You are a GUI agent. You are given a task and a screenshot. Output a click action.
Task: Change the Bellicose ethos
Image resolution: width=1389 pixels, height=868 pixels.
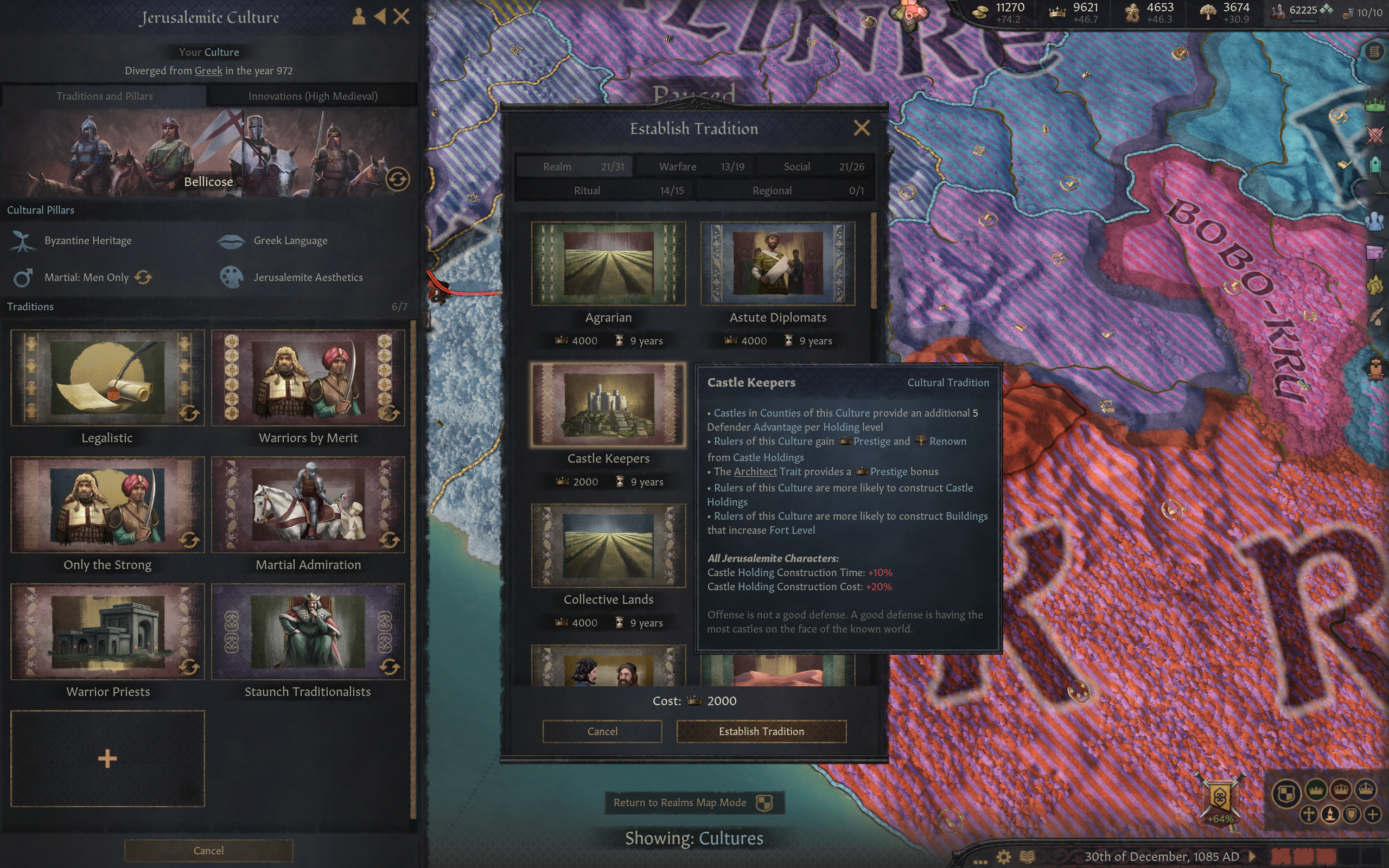[x=397, y=180]
